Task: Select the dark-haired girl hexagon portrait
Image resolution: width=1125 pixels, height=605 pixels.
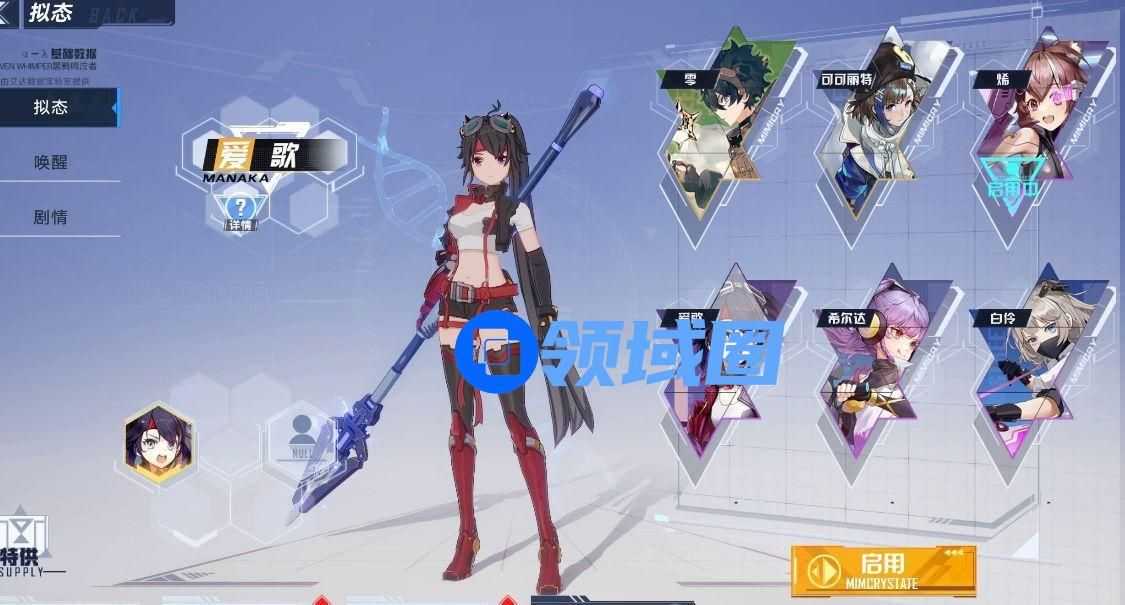Action: coord(158,445)
